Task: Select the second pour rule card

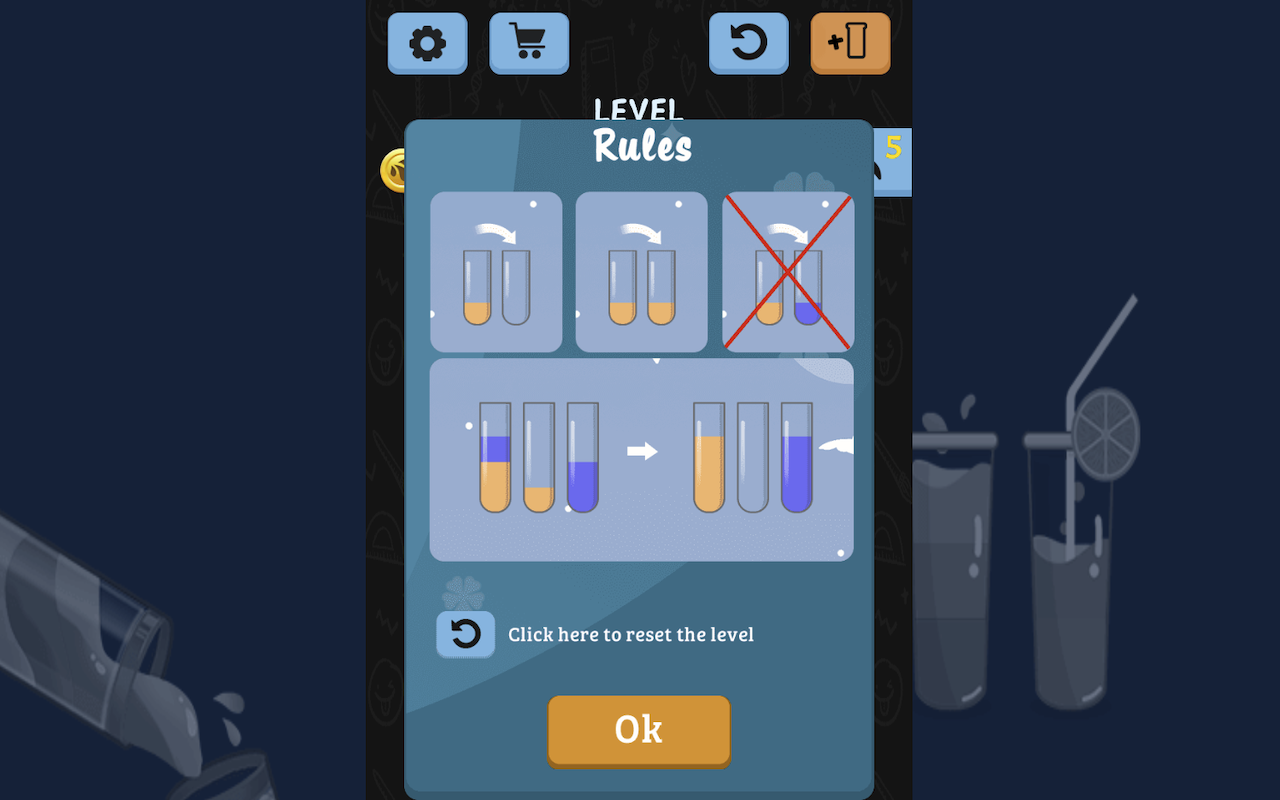Action: pos(641,272)
